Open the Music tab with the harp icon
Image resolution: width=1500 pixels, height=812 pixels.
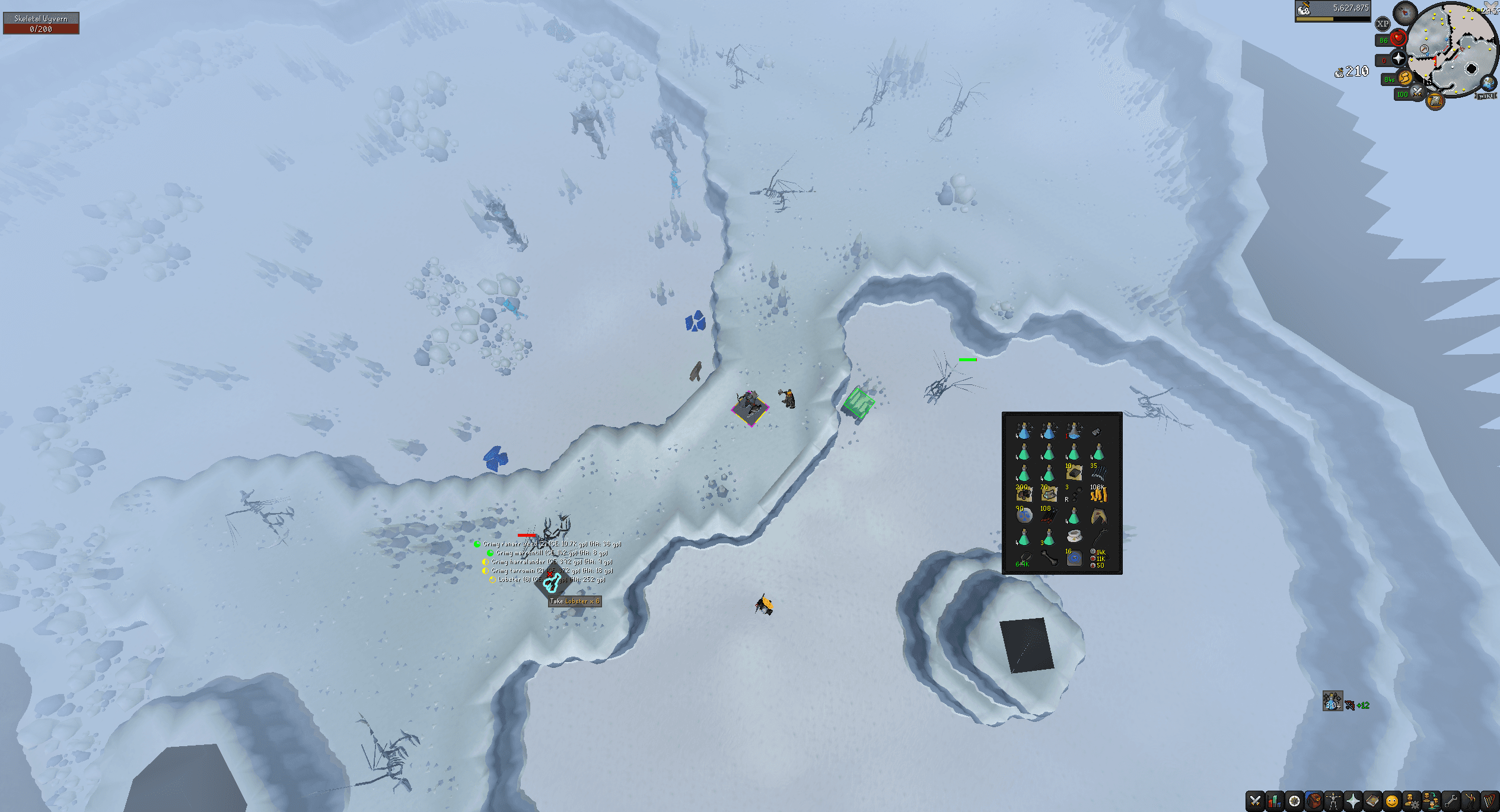(x=1489, y=800)
